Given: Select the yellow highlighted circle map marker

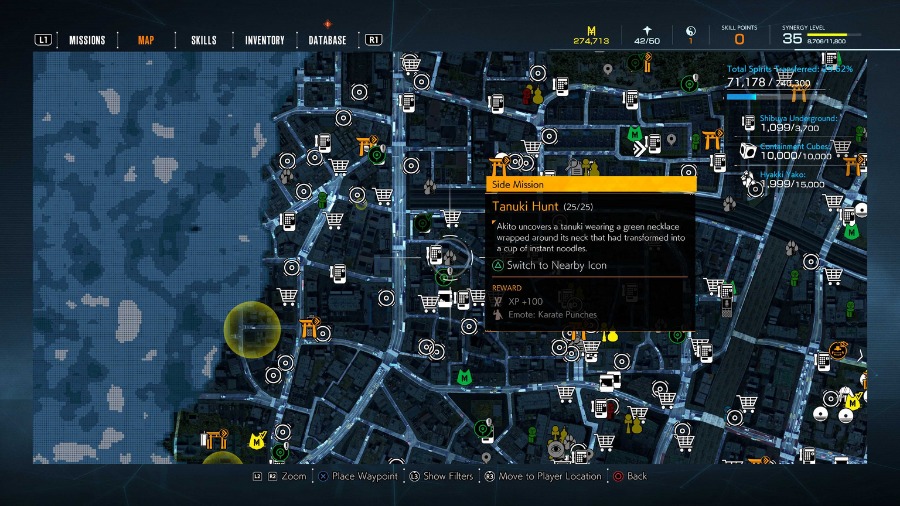Looking at the screenshot, I should (251, 327).
